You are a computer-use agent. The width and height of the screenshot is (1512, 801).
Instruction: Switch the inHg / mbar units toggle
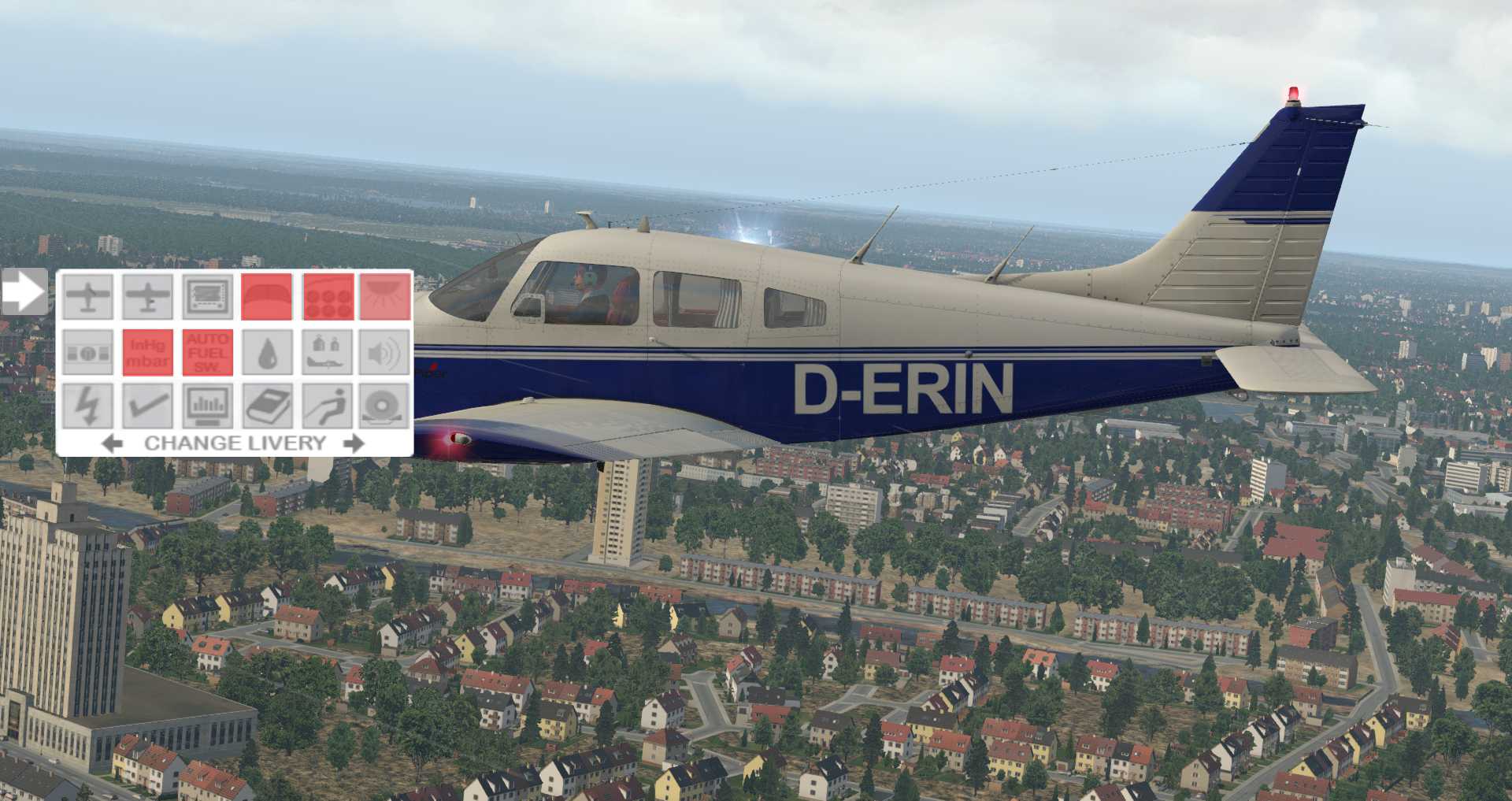point(147,352)
